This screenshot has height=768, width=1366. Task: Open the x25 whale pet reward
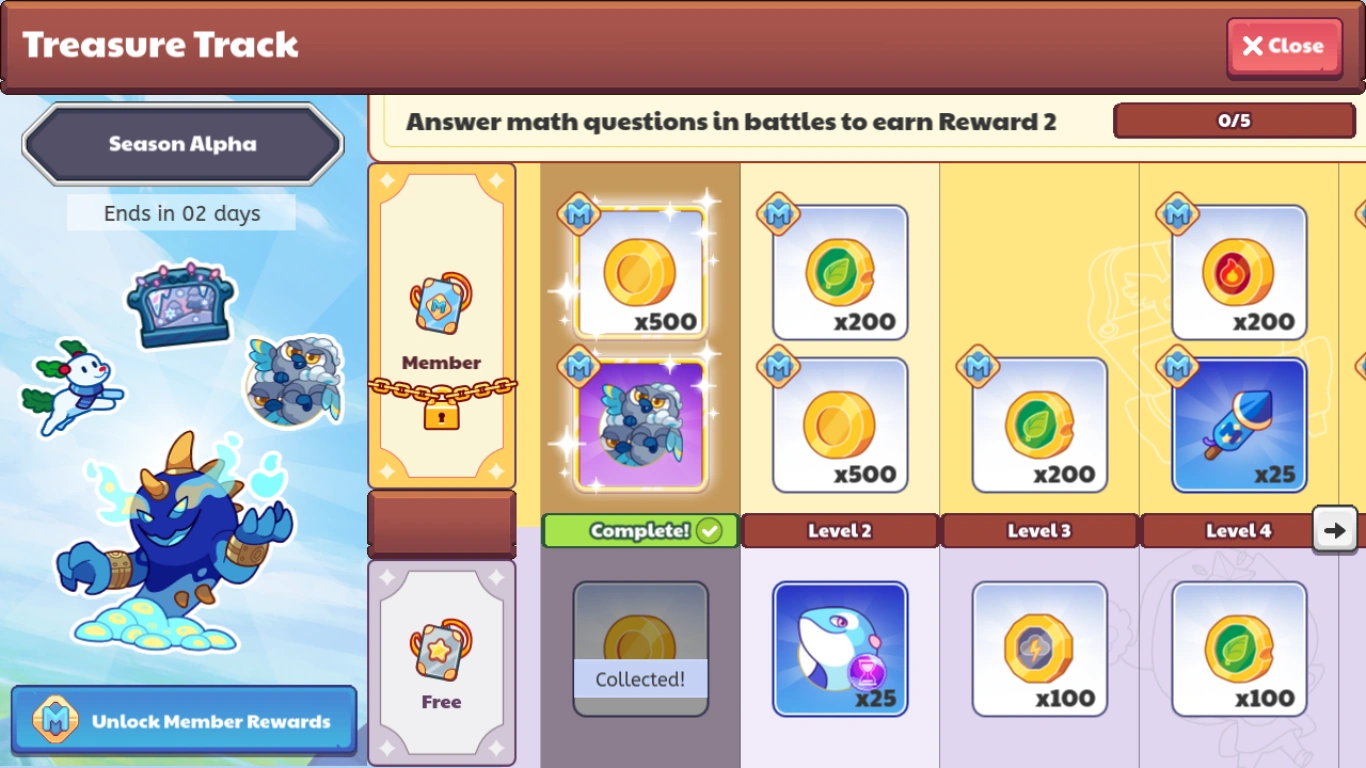click(839, 648)
